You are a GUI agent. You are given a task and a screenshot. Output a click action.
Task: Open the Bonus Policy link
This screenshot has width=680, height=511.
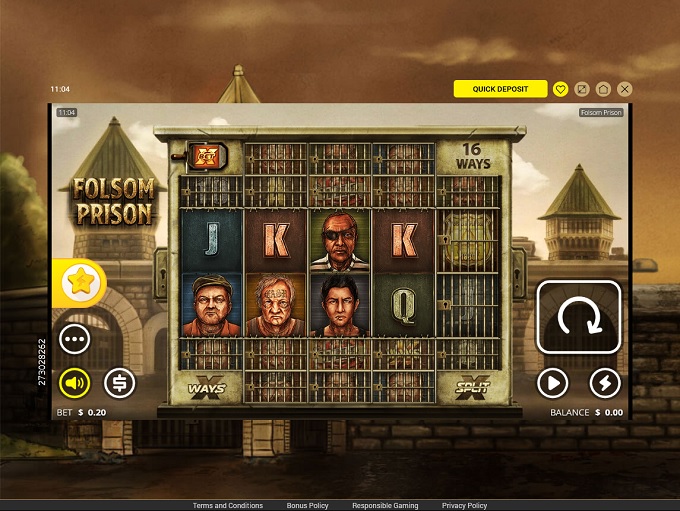[307, 506]
